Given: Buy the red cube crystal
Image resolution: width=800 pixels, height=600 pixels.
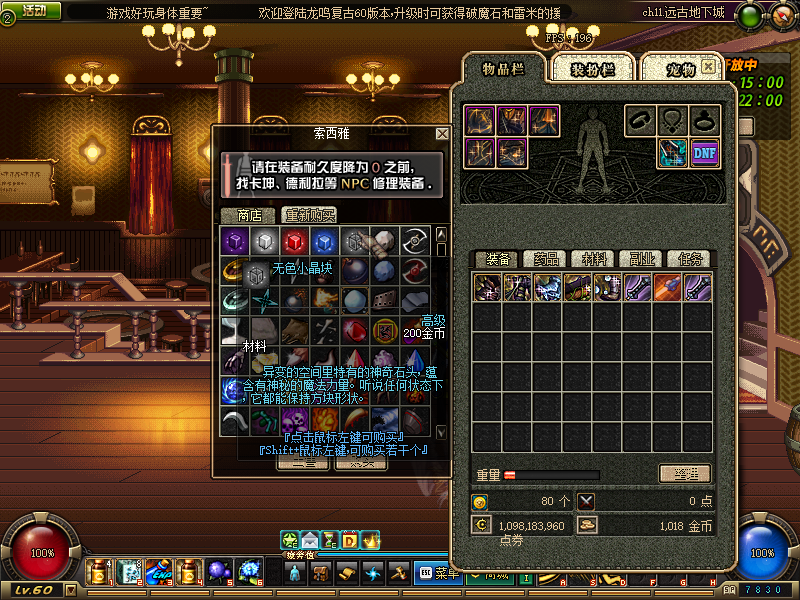Looking at the screenshot, I should click(x=293, y=241).
